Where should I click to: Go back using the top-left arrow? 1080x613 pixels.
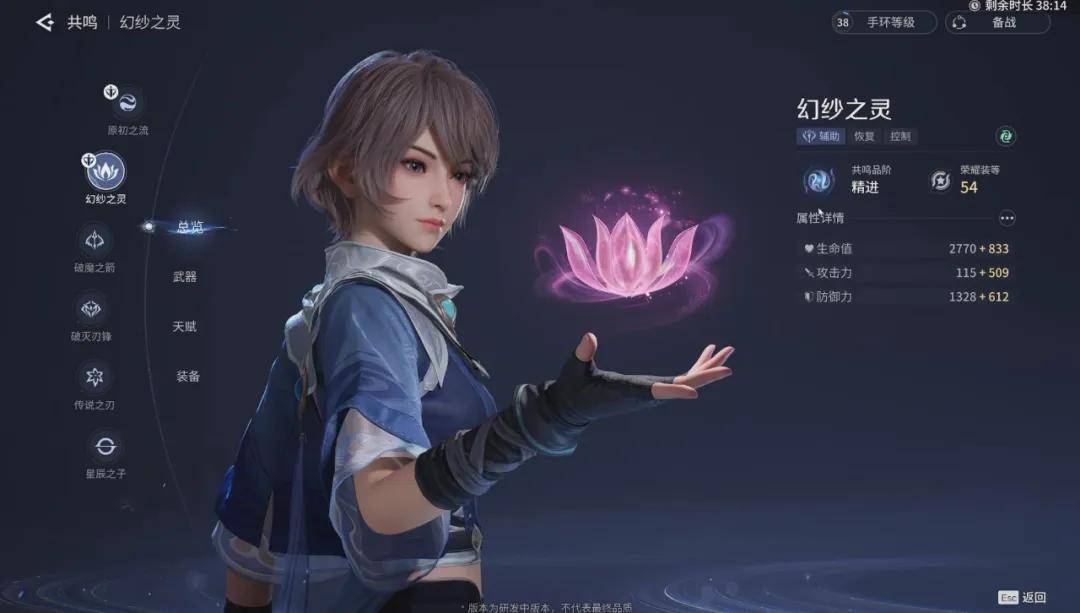click(44, 22)
